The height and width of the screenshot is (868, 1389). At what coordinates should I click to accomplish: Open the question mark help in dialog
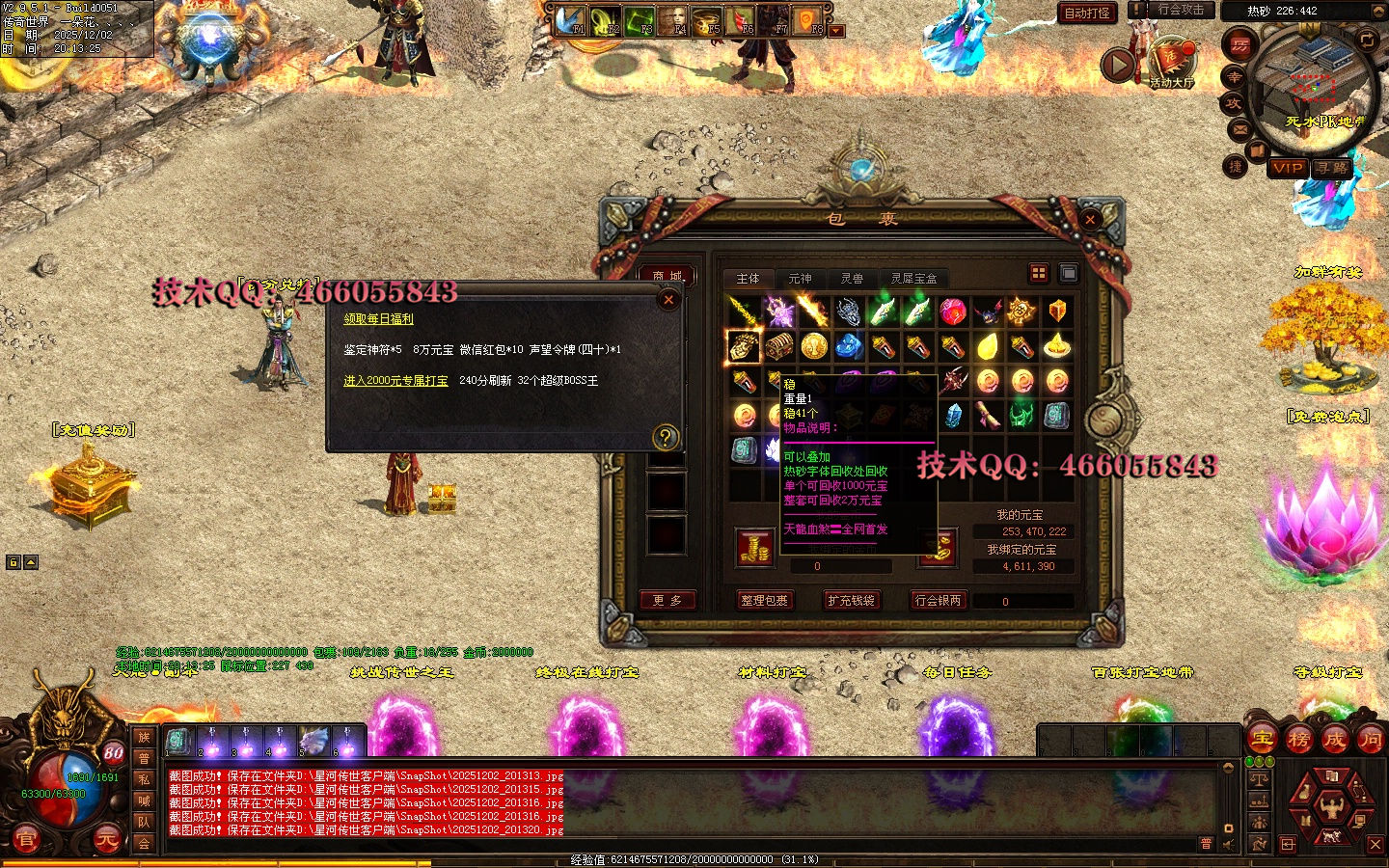point(665,437)
